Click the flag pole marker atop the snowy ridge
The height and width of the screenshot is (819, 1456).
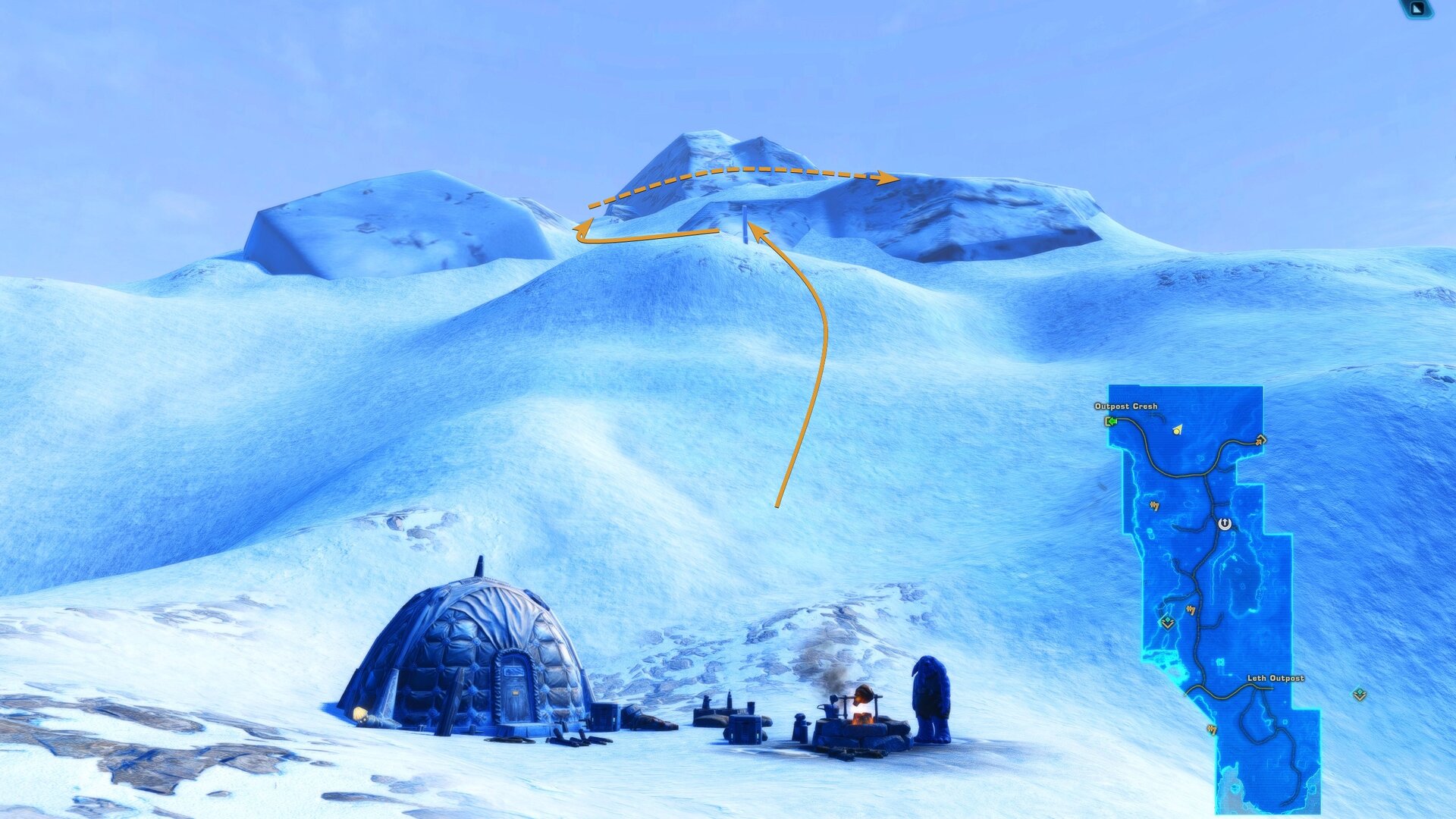coord(747,226)
